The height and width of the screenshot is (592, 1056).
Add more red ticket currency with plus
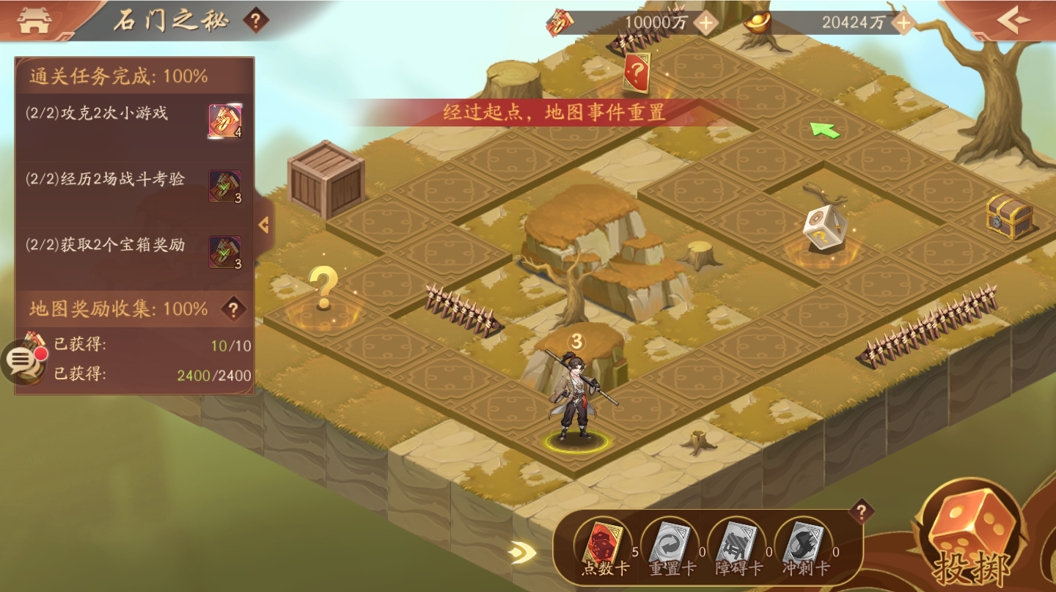[706, 22]
